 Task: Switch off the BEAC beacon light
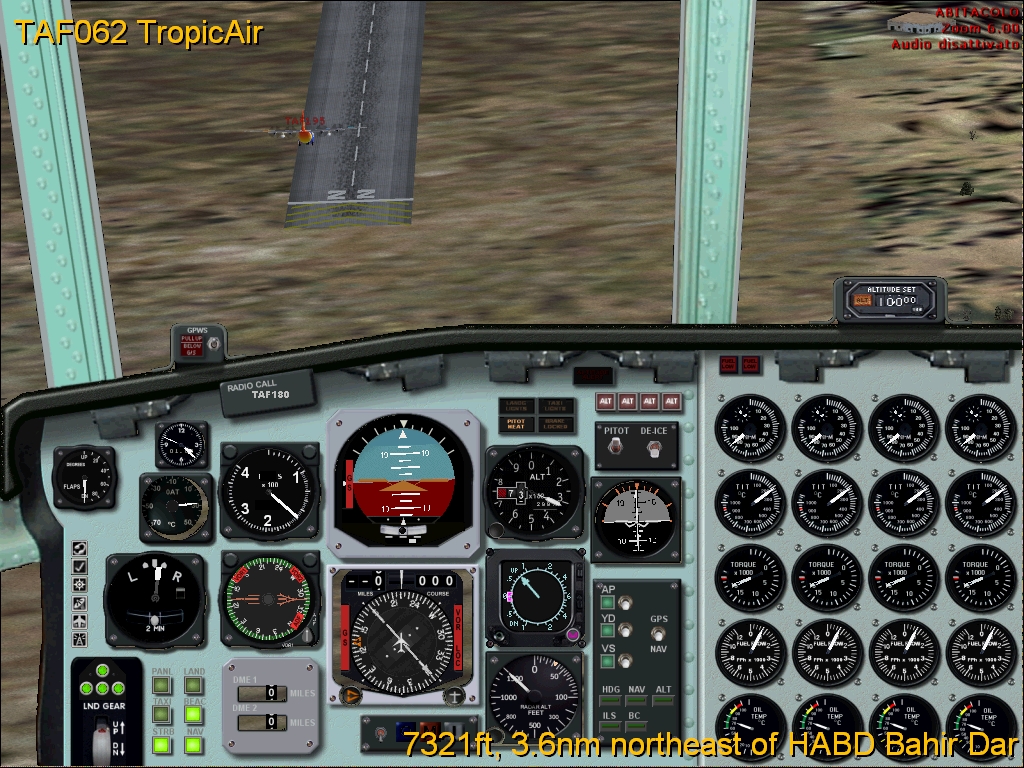point(194,715)
